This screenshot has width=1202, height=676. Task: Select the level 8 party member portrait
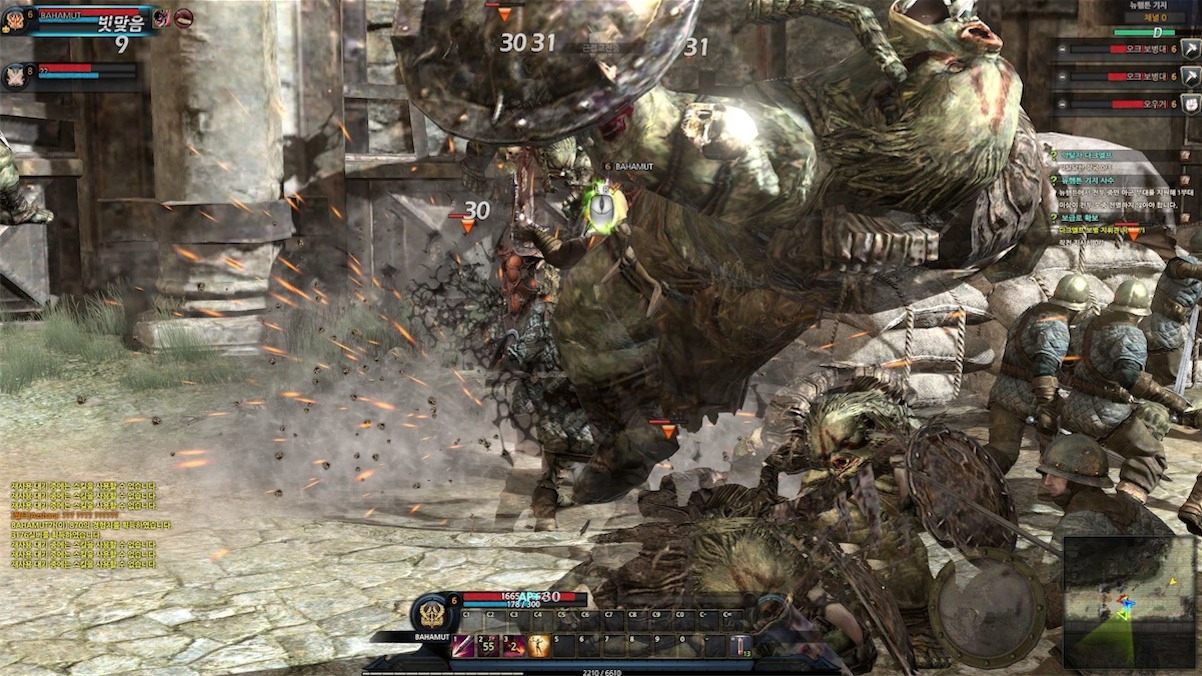click(17, 76)
